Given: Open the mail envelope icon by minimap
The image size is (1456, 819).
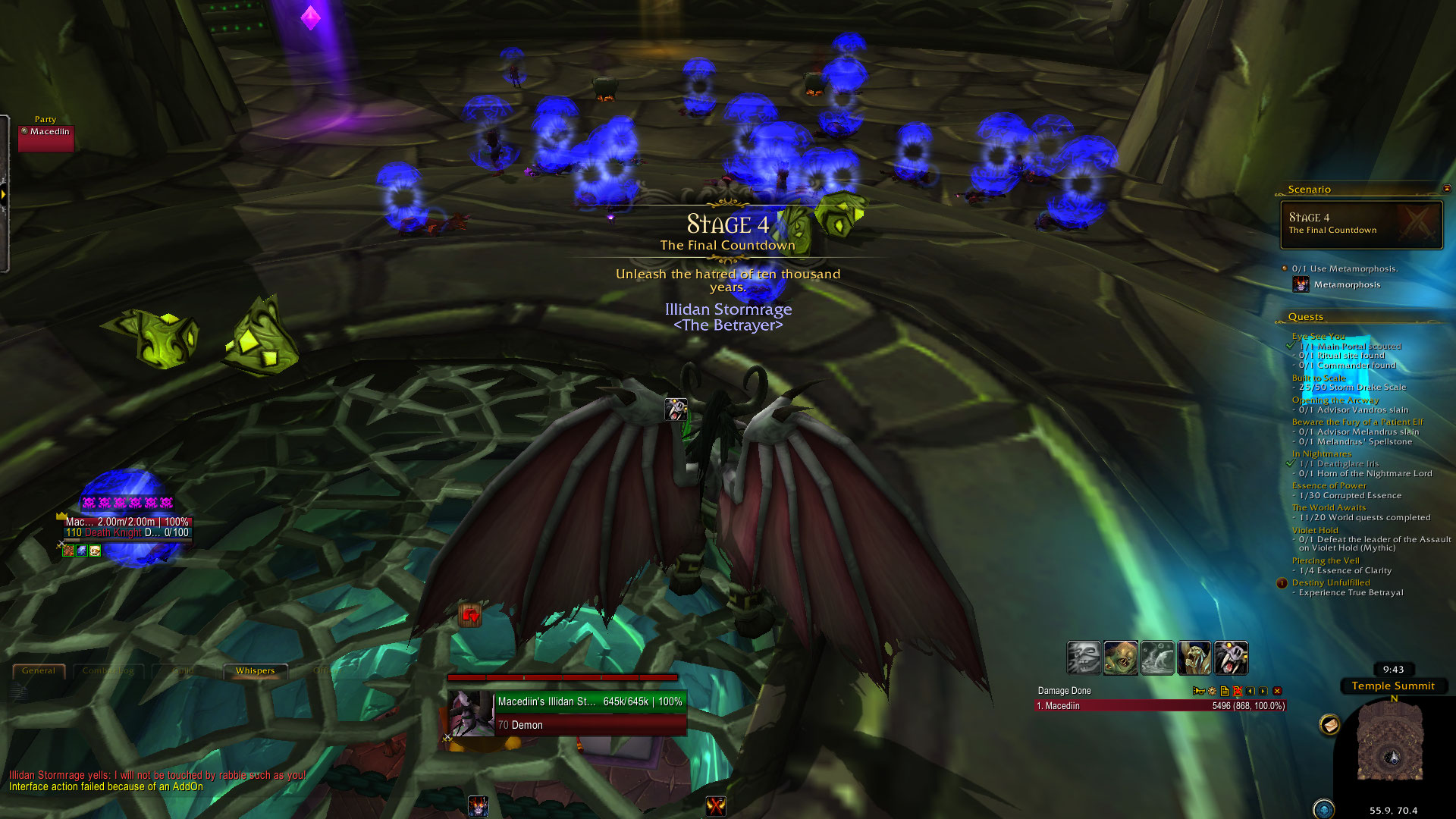Looking at the screenshot, I should pos(1329,725).
